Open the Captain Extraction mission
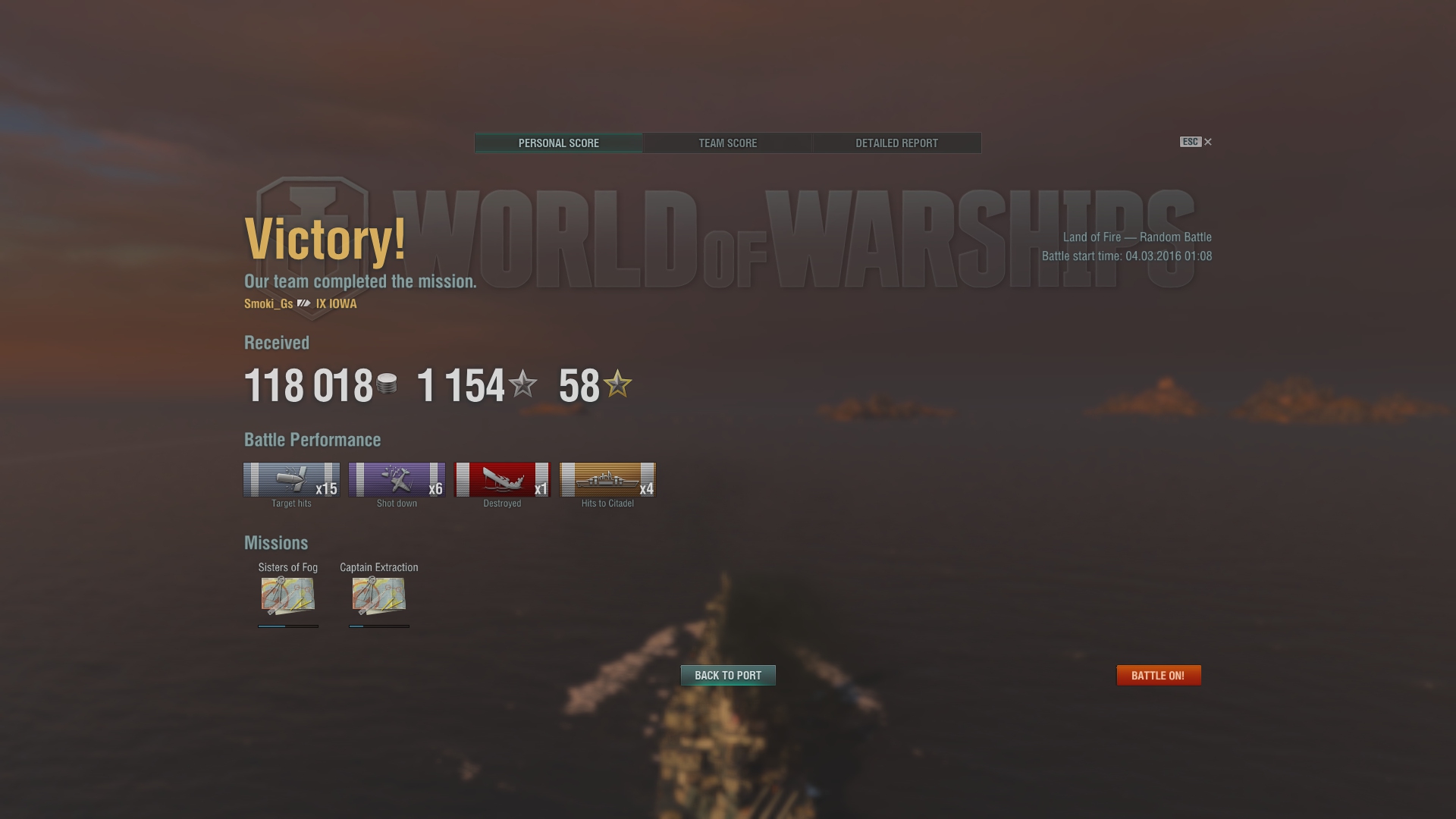 pos(379,595)
